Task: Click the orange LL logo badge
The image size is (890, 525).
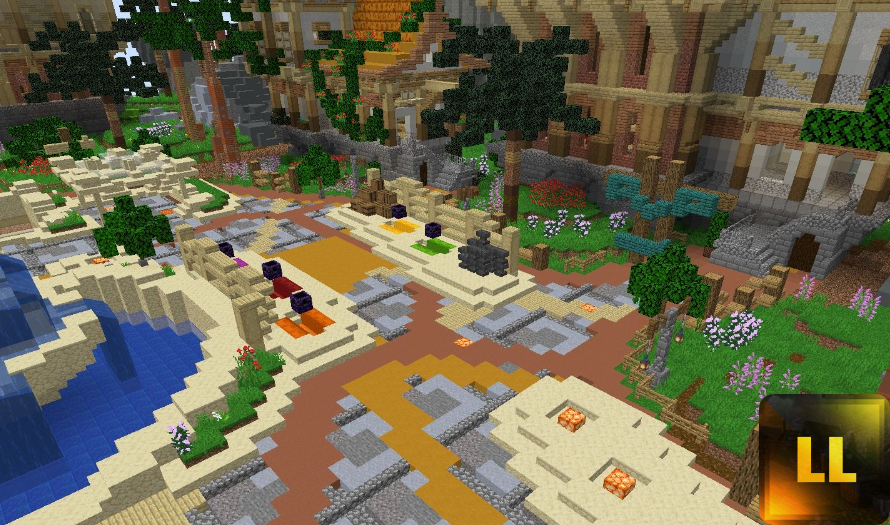Action: pos(824,460)
